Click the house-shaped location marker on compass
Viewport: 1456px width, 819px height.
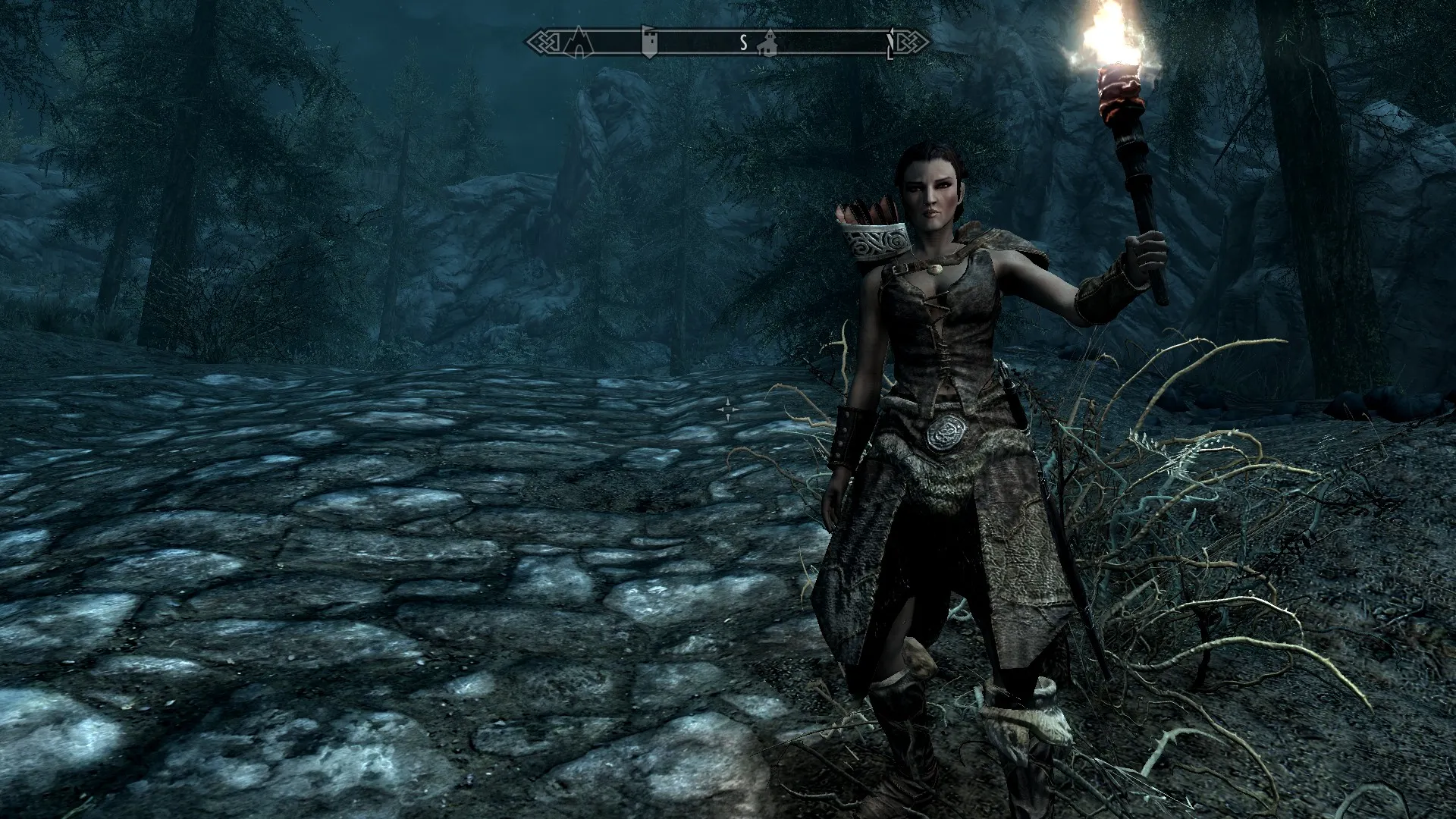point(769,42)
